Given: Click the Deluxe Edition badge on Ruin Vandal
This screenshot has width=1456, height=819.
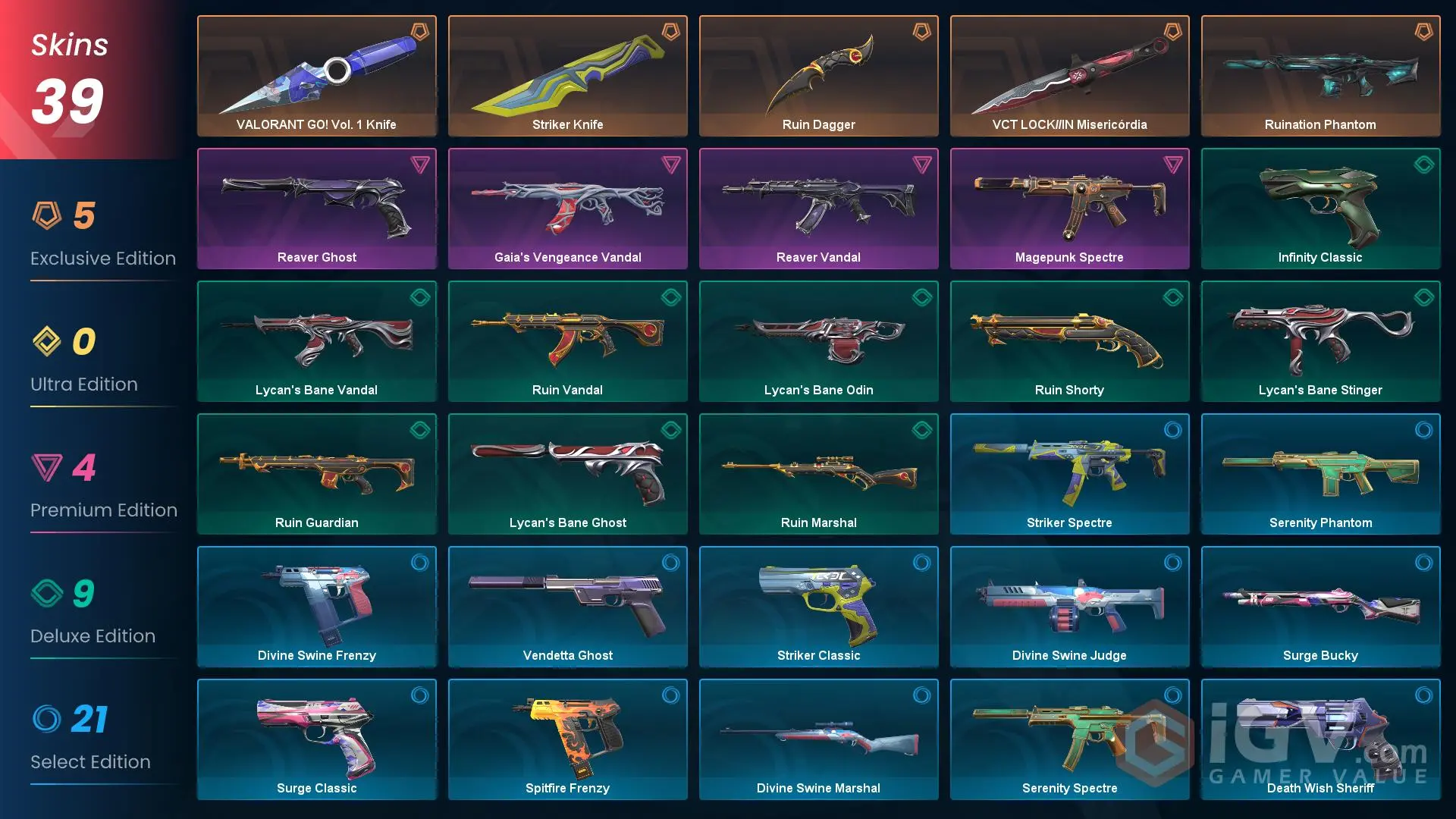Looking at the screenshot, I should [x=670, y=298].
